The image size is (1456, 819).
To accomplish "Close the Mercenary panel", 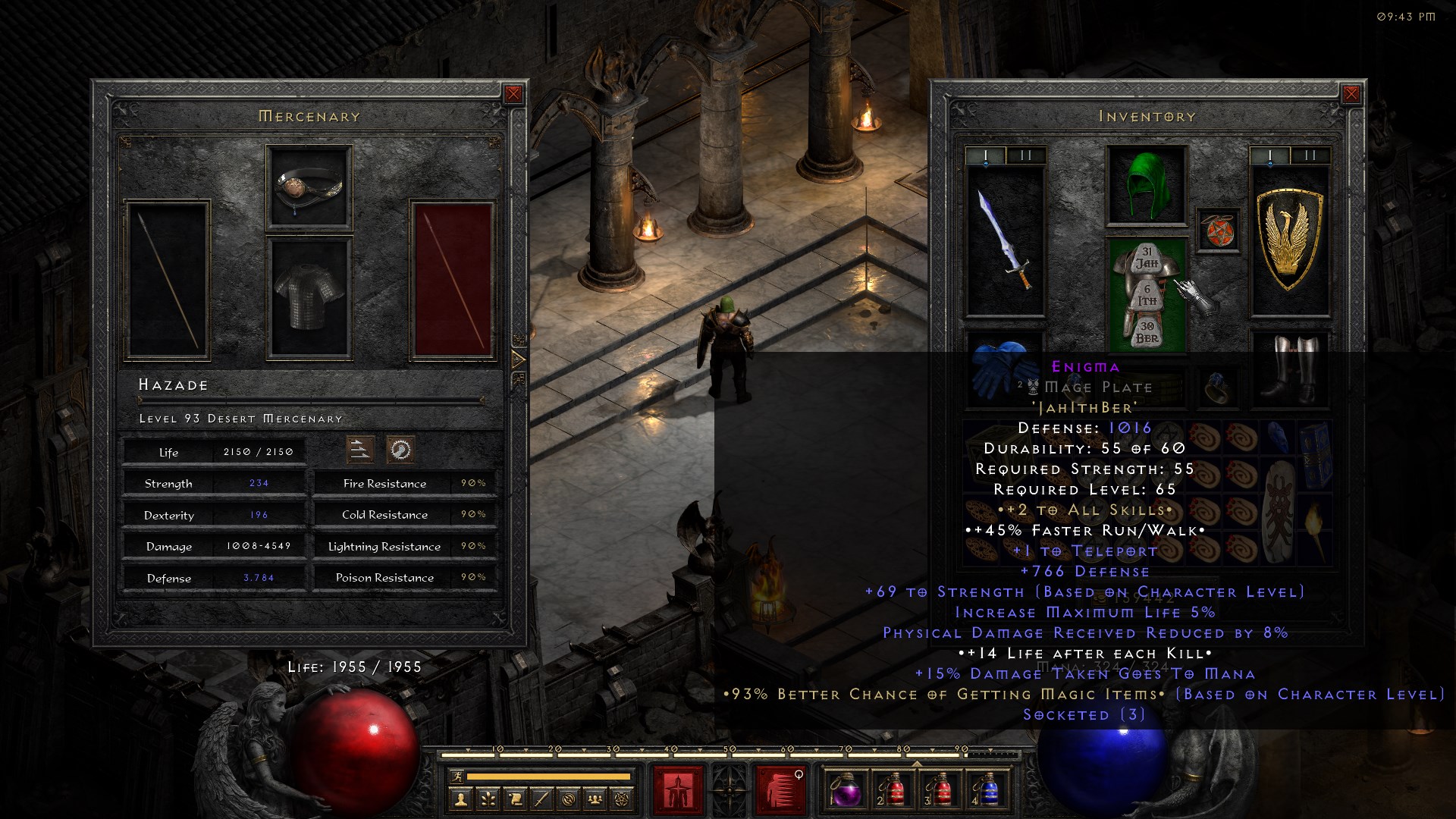I will coord(513,94).
